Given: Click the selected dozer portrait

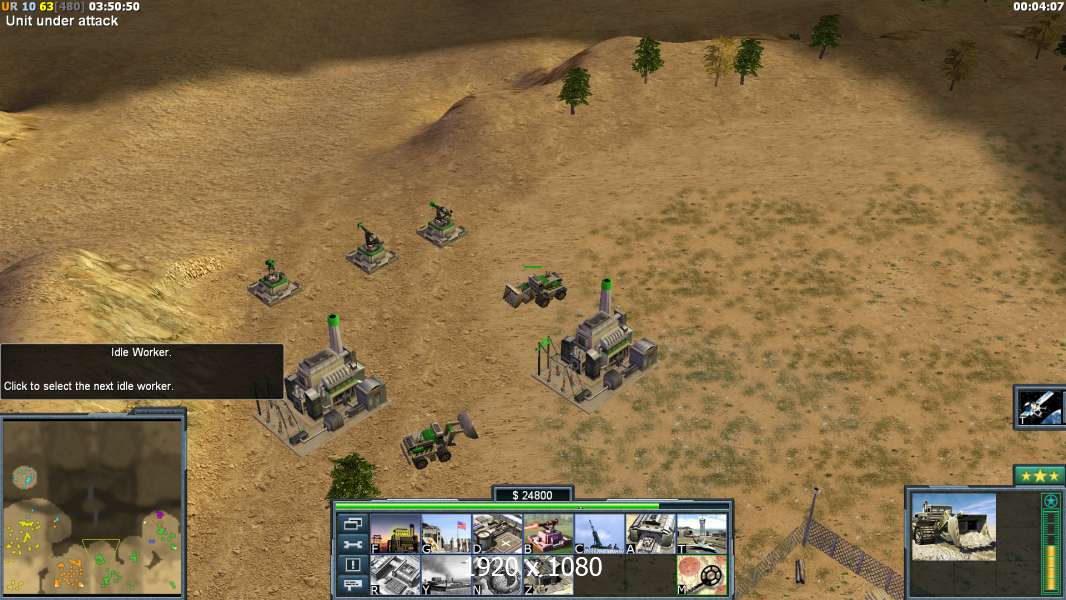Looking at the screenshot, I should click(953, 527).
